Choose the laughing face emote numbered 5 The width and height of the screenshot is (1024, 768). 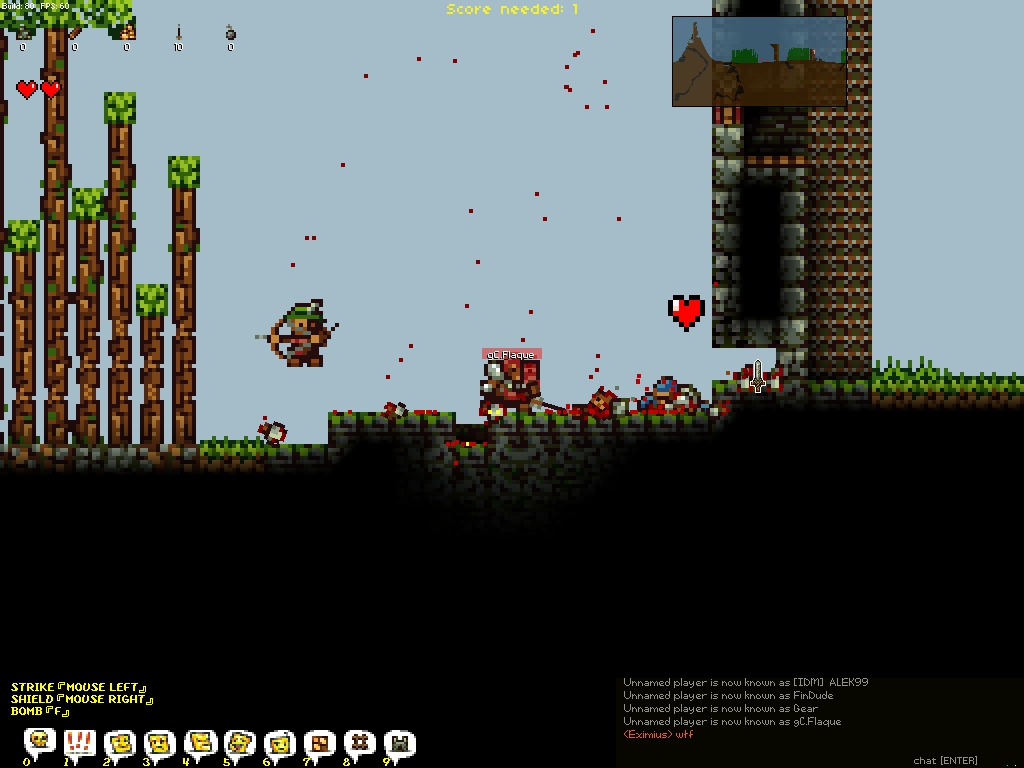pyautogui.click(x=240, y=742)
